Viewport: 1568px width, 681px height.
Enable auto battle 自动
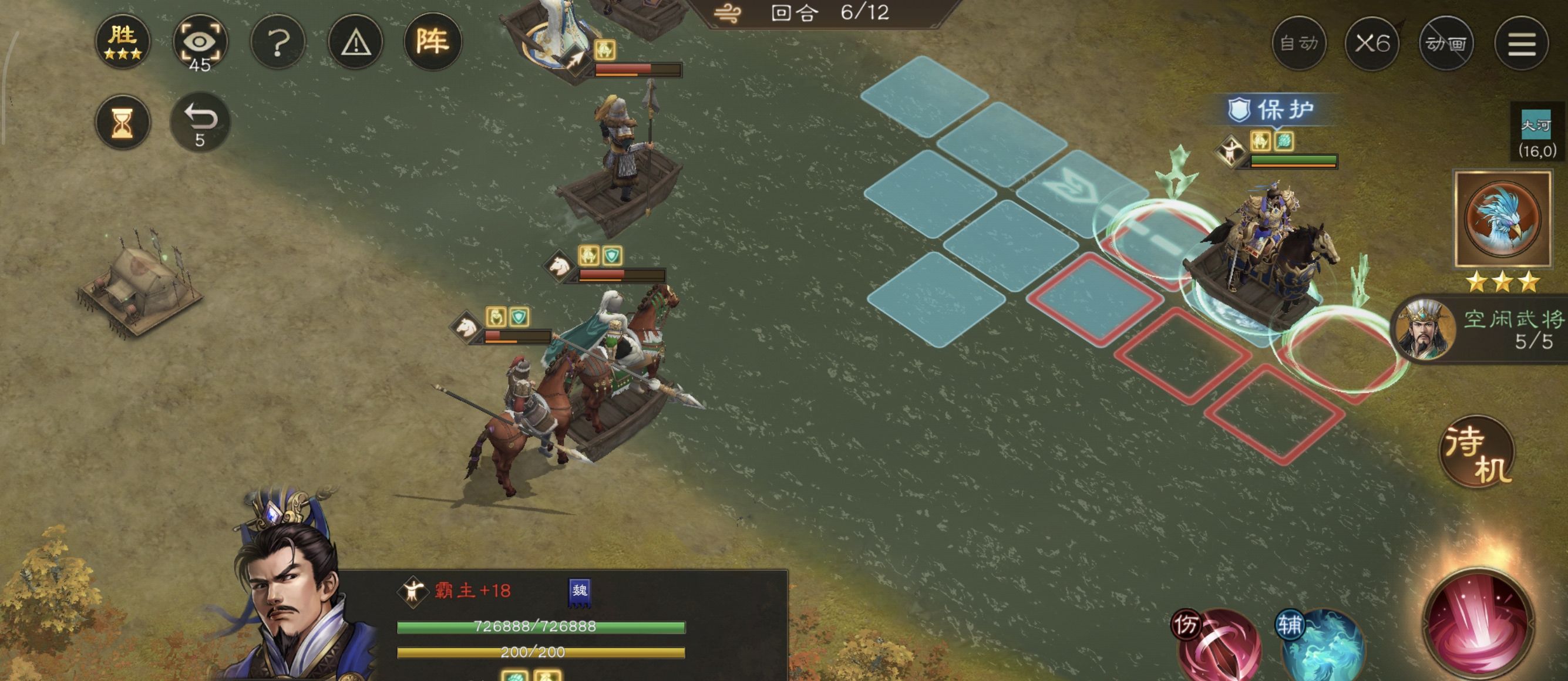pyautogui.click(x=1298, y=43)
